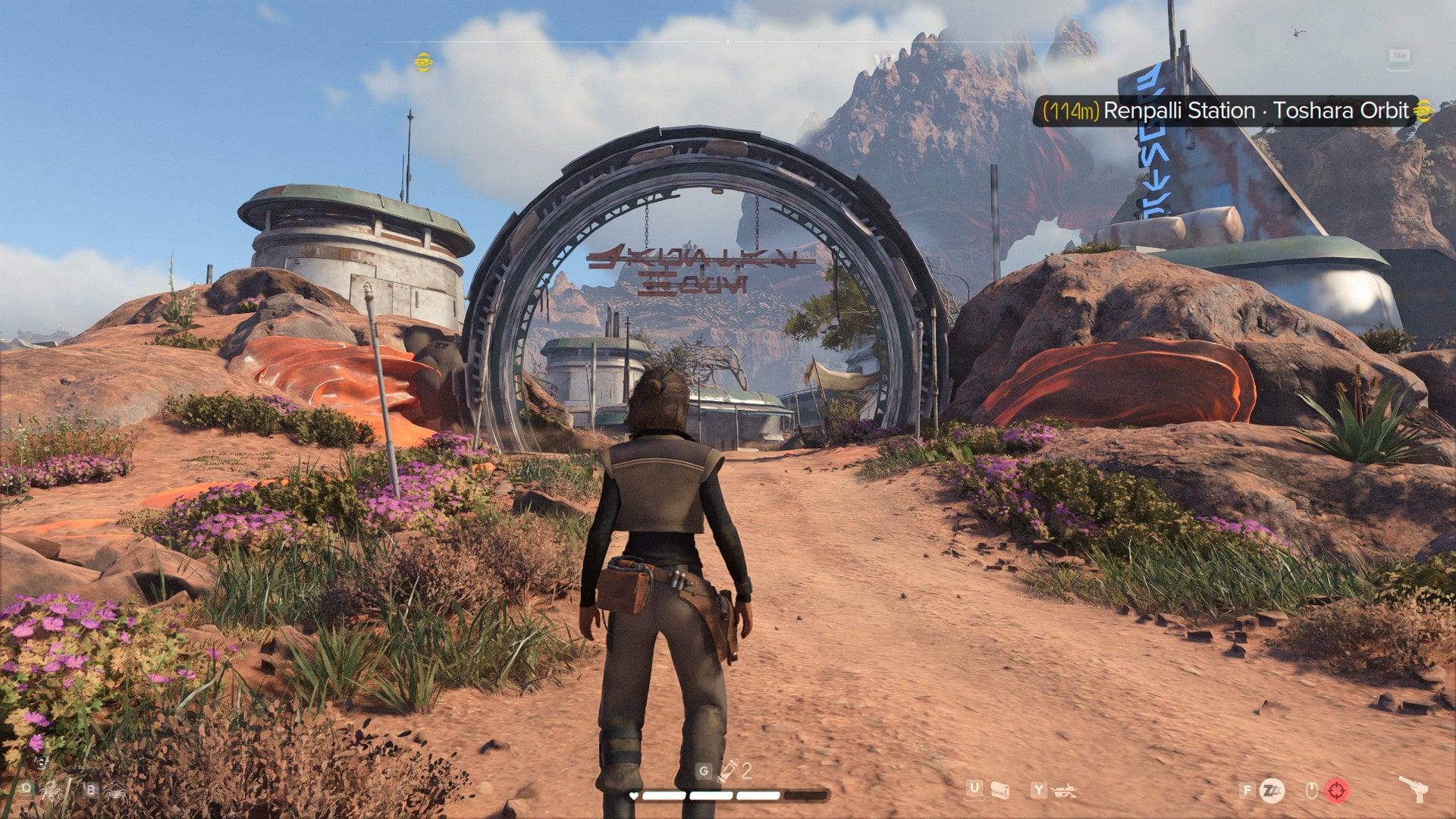Screen dimensions: 1456x819
Task: Click the white ZZ stun ability icon
Action: pos(1272,791)
